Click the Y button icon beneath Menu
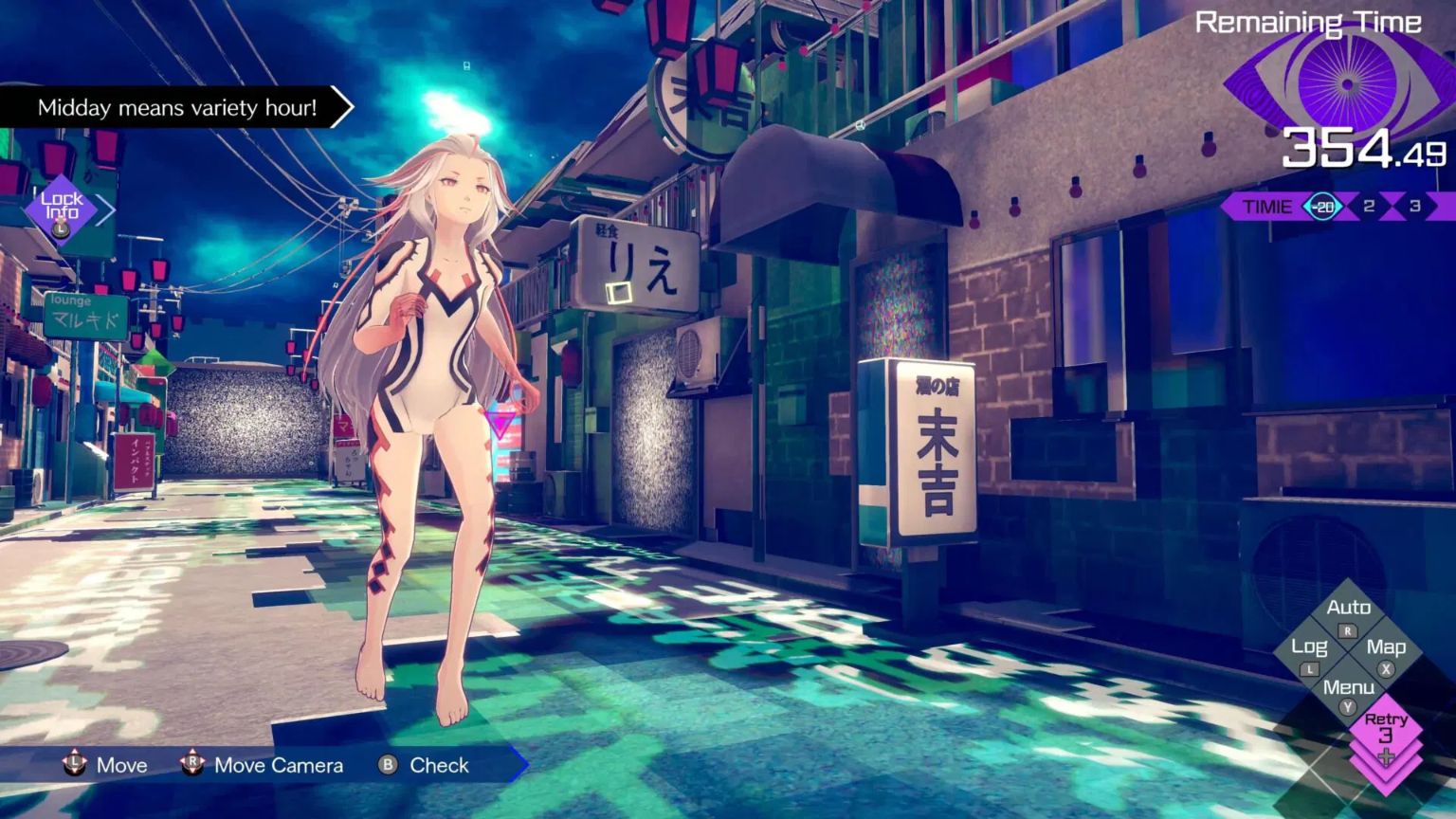This screenshot has width=1456, height=819. (1347, 706)
